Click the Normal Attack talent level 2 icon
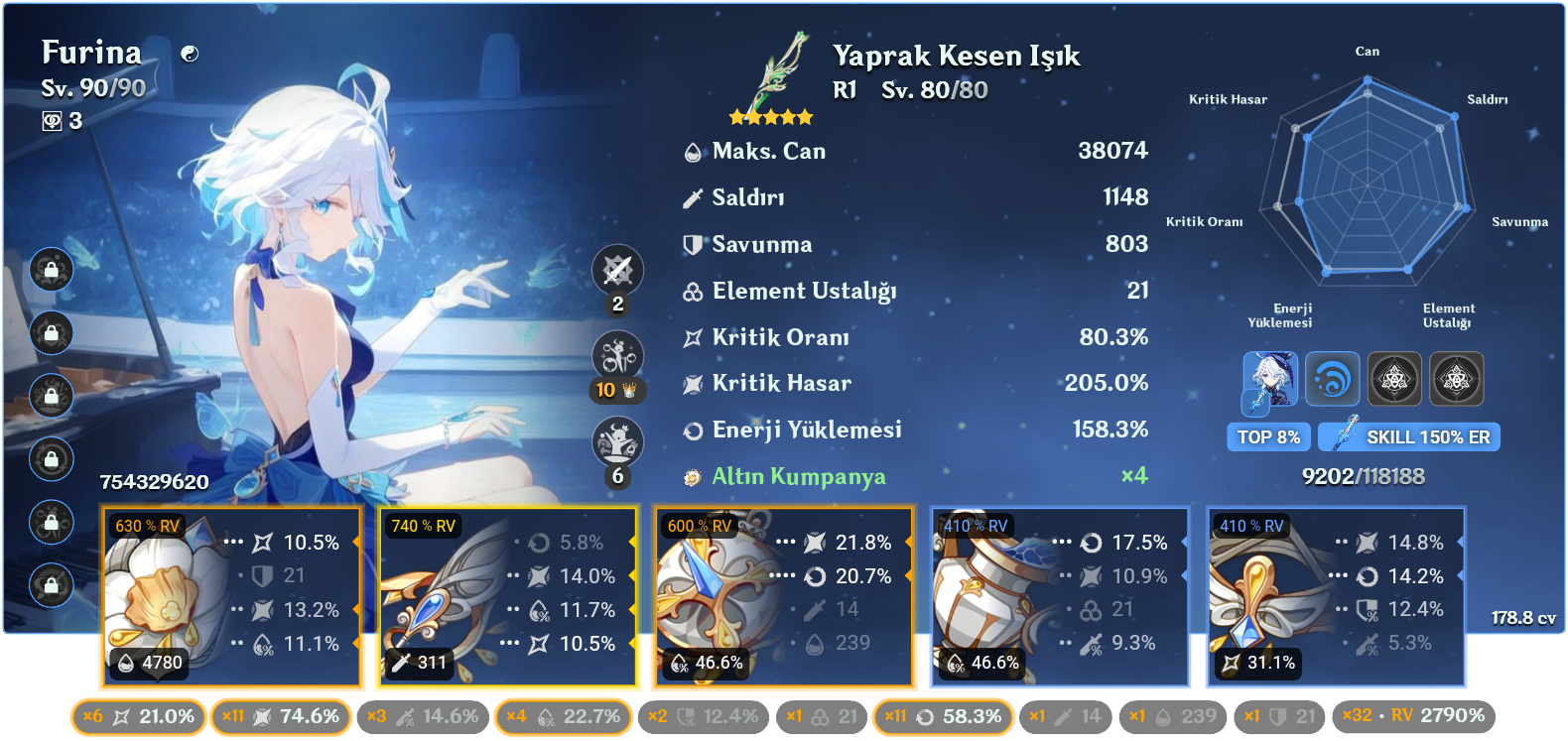Screen dimensions: 1568x741 pyautogui.click(x=616, y=270)
